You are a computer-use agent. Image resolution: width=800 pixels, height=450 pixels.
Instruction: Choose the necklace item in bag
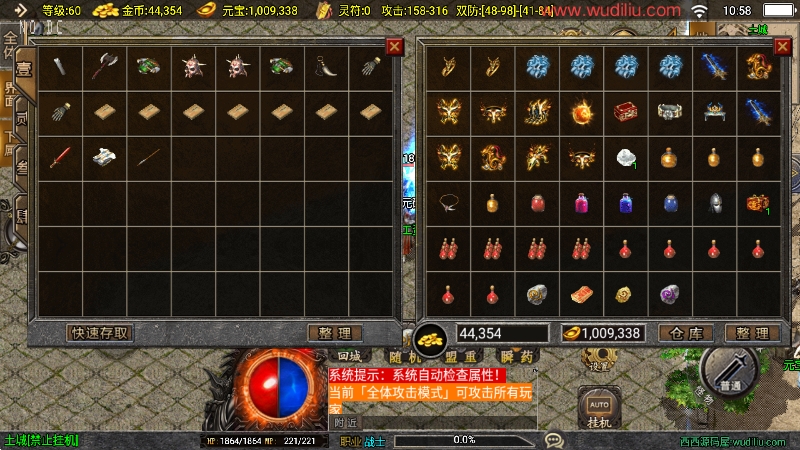[449, 202]
